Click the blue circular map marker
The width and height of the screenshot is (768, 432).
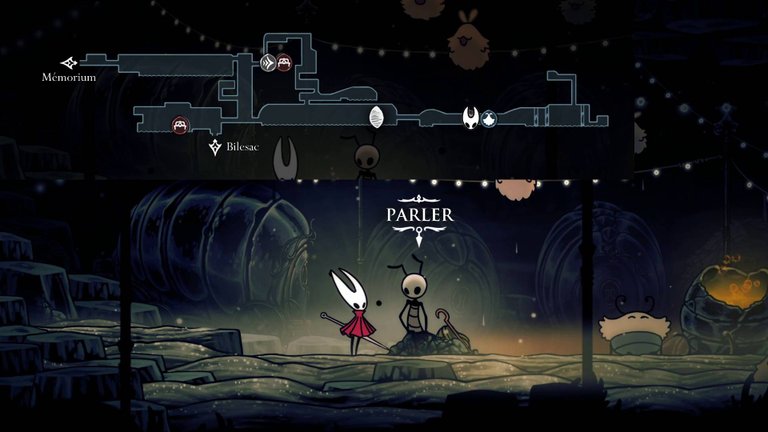489,119
